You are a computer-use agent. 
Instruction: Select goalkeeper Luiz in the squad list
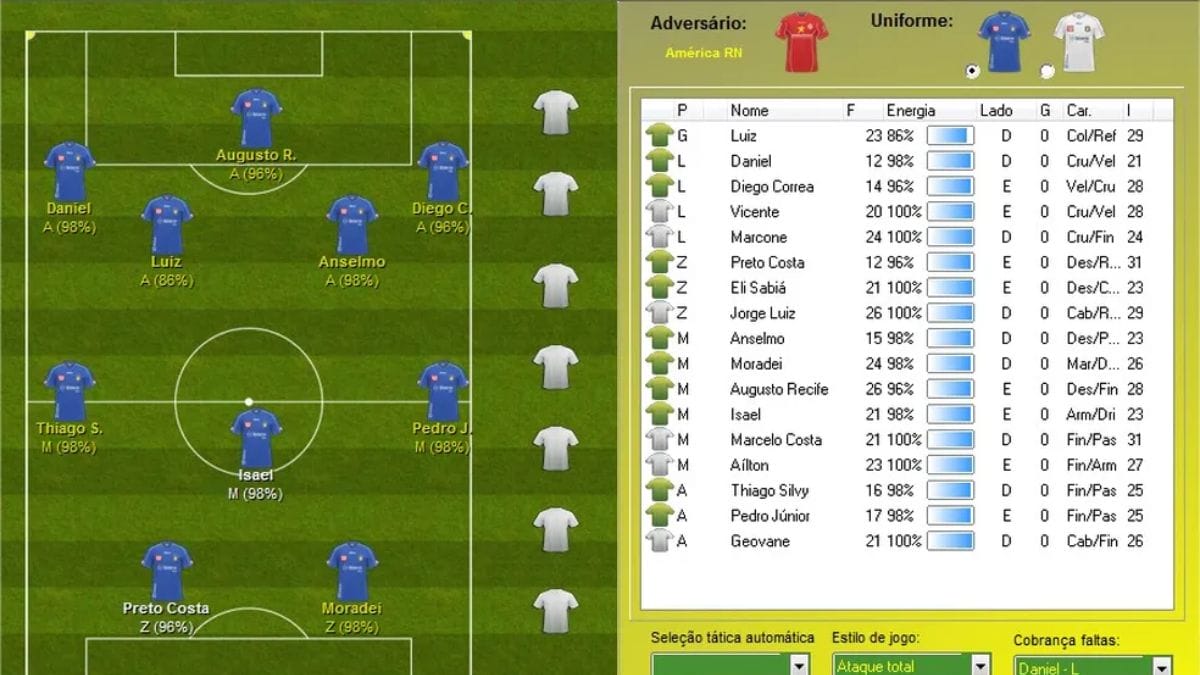point(743,136)
